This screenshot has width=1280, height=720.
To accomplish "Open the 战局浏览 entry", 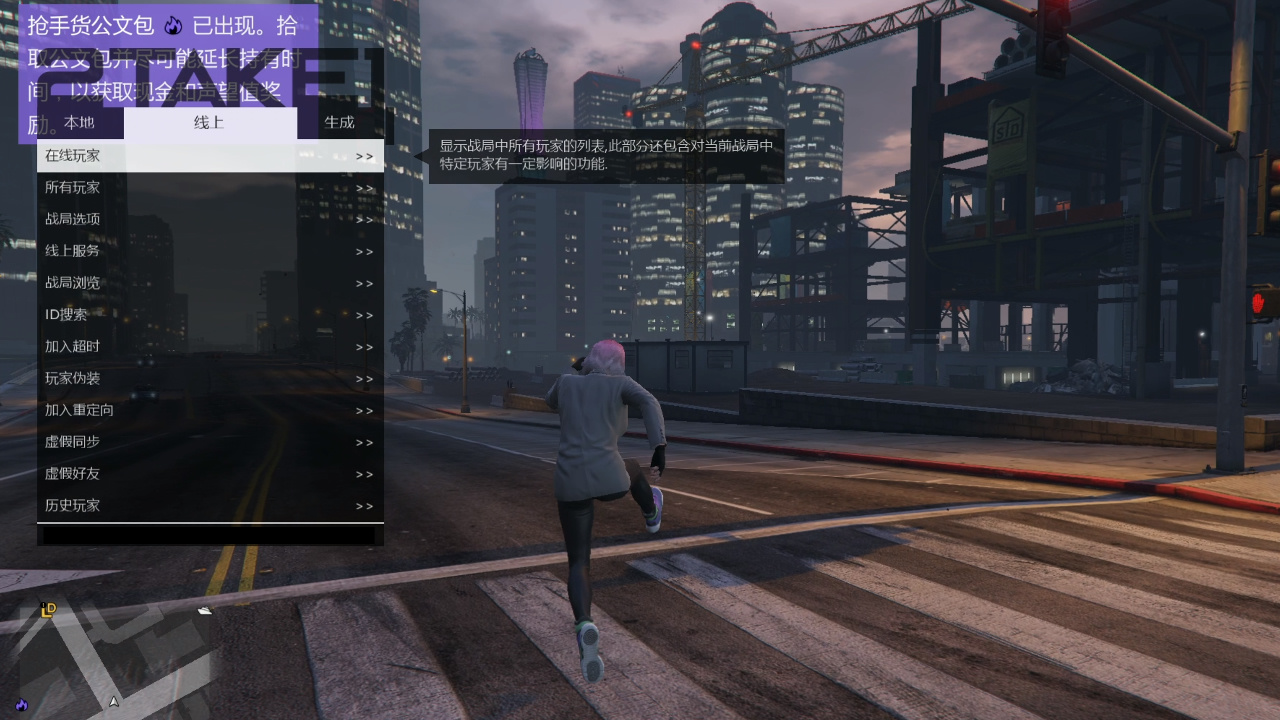I will coord(210,283).
